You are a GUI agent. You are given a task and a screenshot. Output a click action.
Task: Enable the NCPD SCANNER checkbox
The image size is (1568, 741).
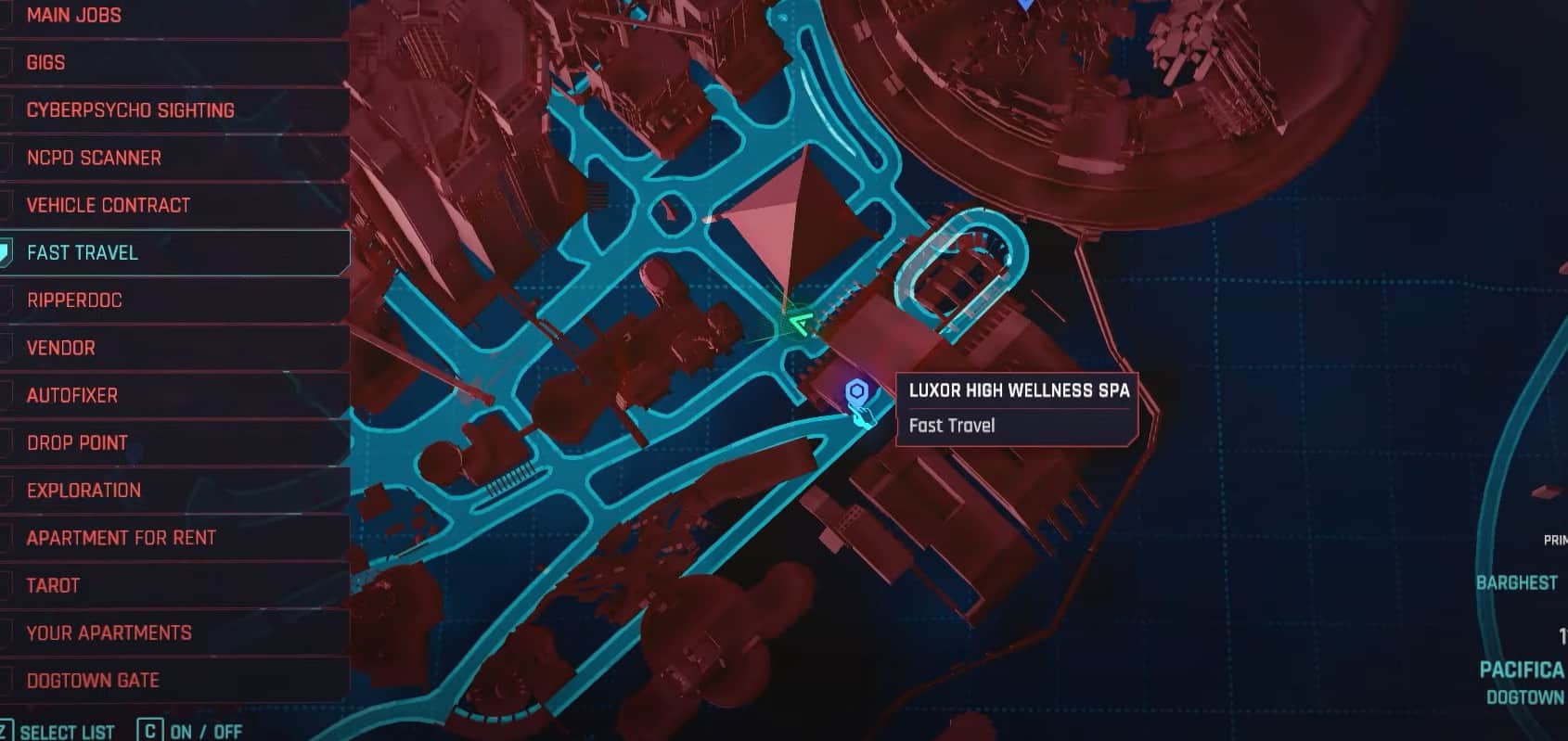[x=7, y=157]
